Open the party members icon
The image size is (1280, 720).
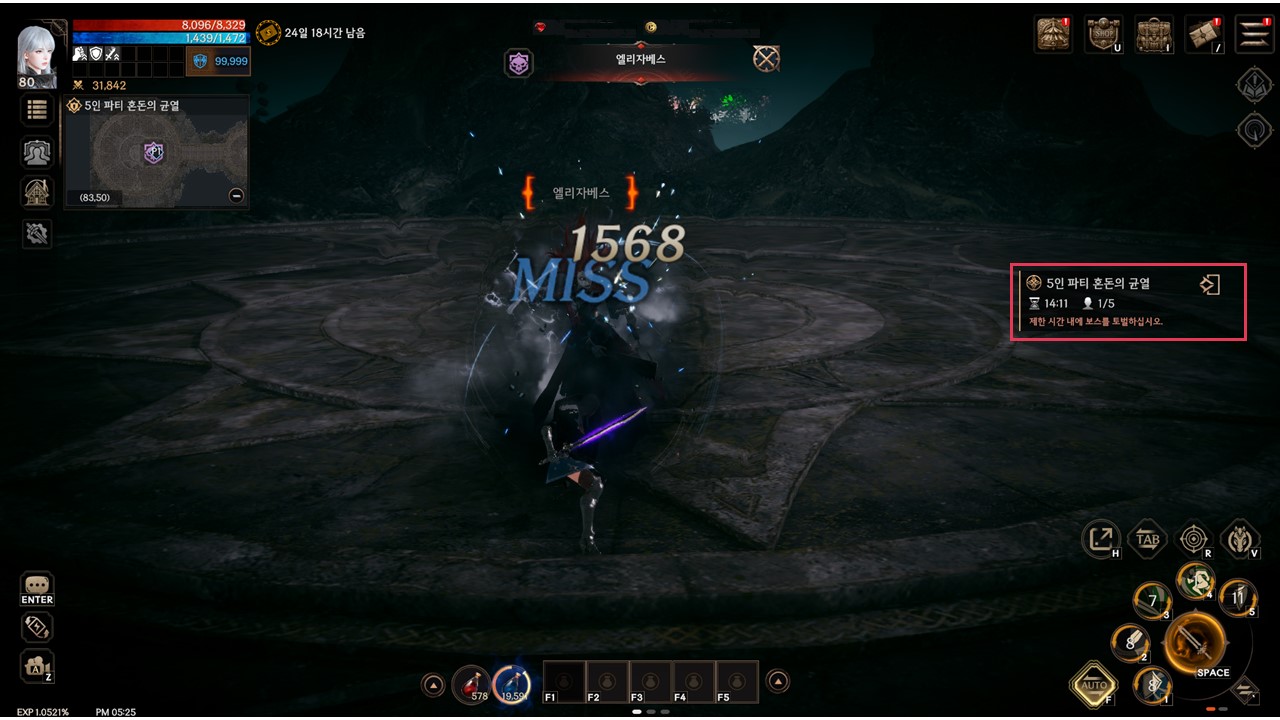click(37, 151)
